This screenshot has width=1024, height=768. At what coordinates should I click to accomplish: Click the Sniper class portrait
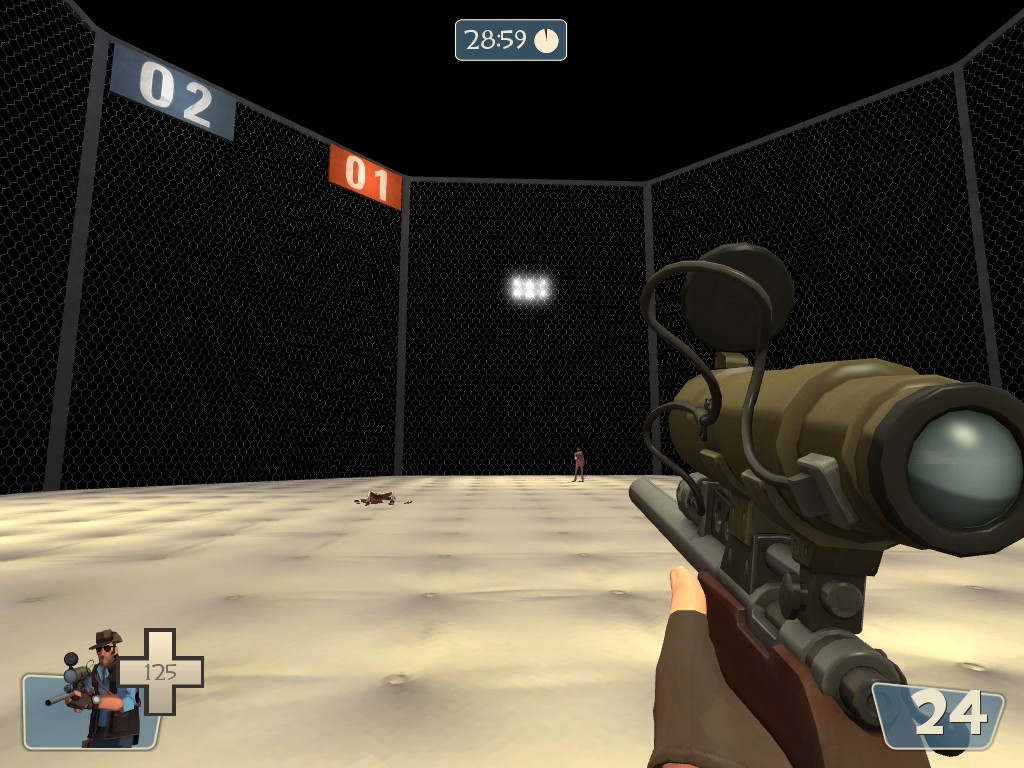pyautogui.click(x=98, y=690)
